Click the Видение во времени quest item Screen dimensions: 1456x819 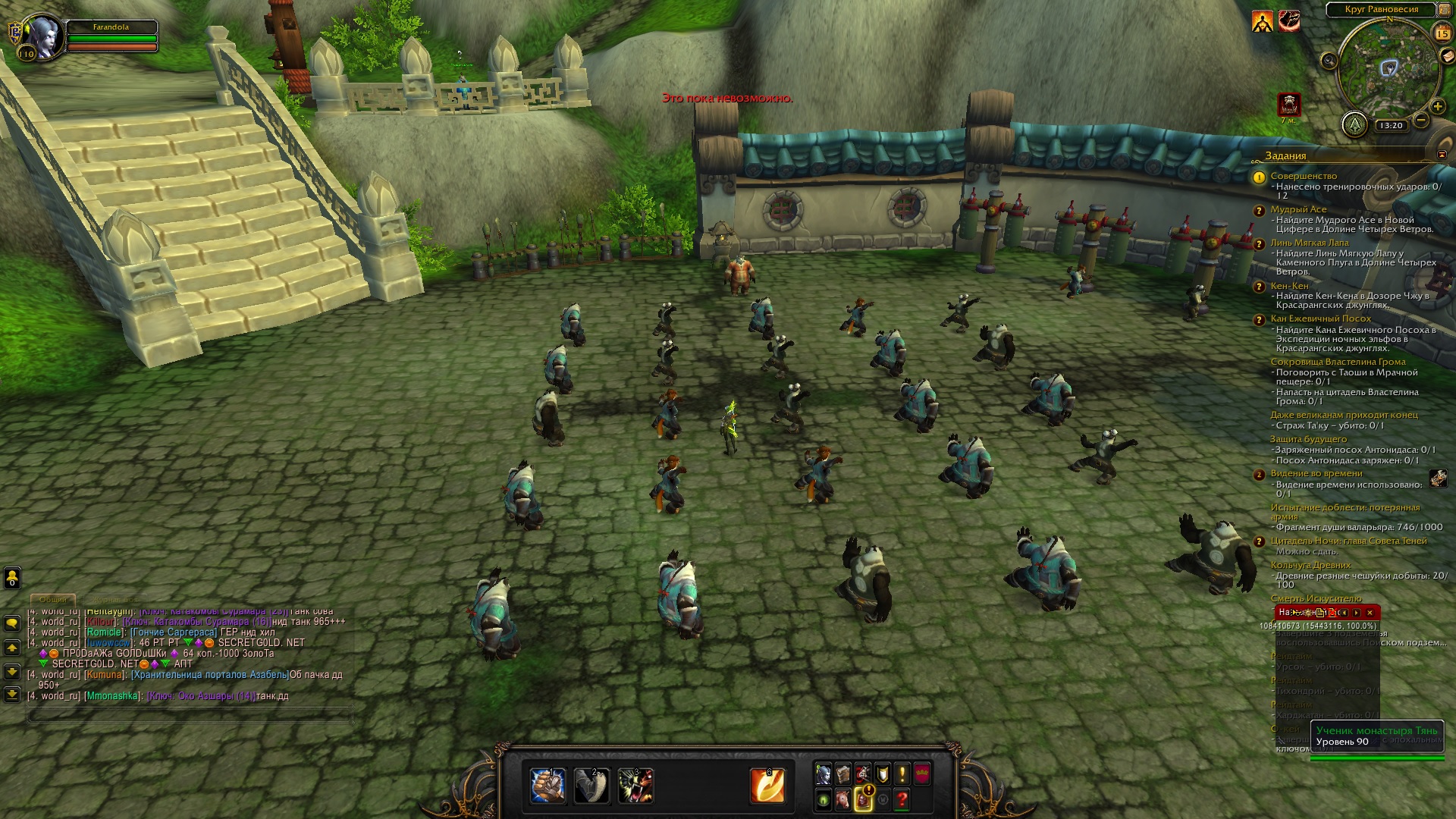click(x=1438, y=479)
